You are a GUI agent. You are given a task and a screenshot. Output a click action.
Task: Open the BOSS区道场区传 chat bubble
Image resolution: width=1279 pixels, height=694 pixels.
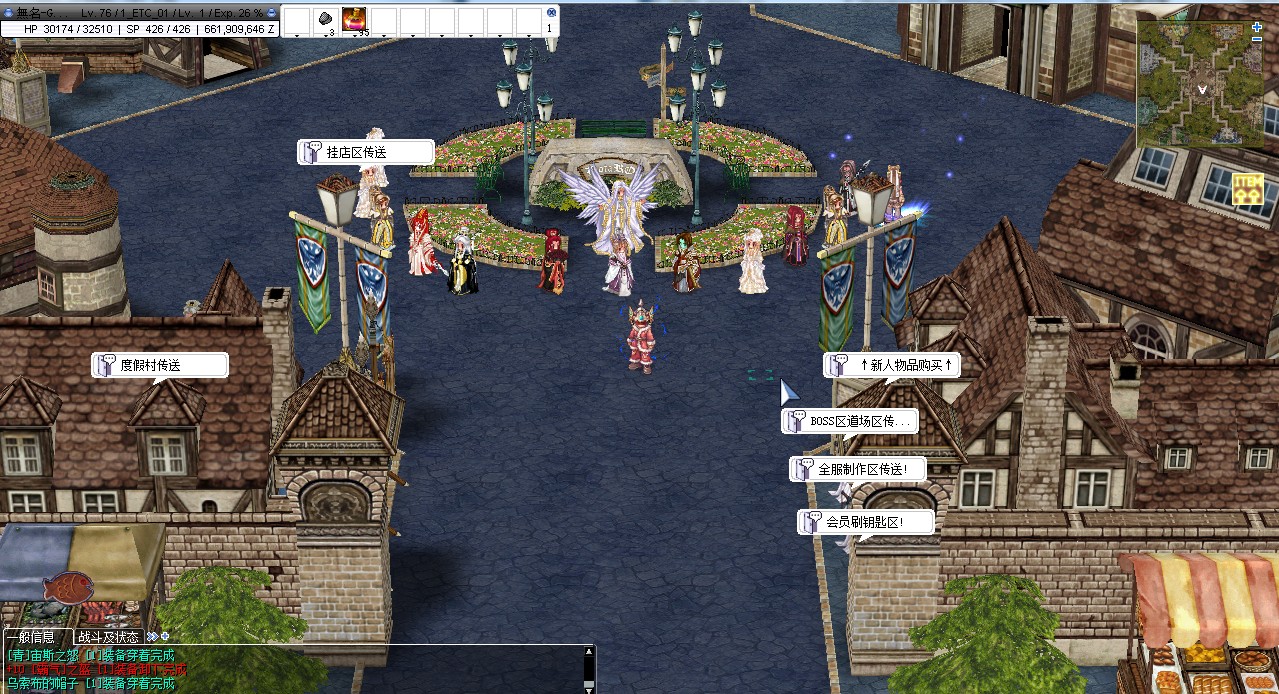(x=850, y=422)
